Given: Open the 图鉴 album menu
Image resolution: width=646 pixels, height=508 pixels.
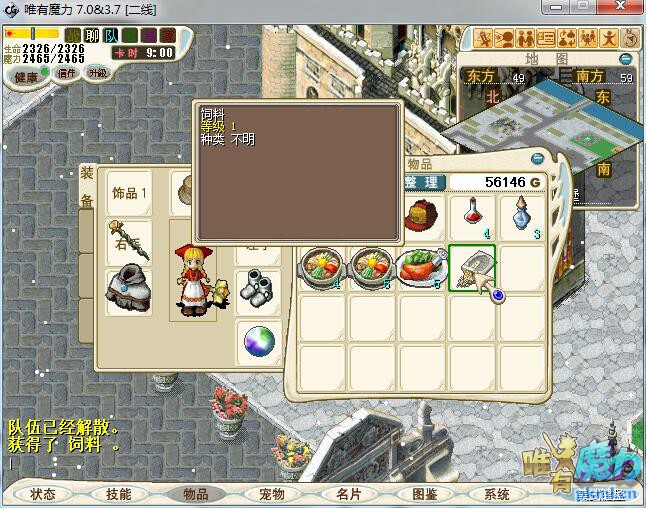Looking at the screenshot, I should click(424, 494).
